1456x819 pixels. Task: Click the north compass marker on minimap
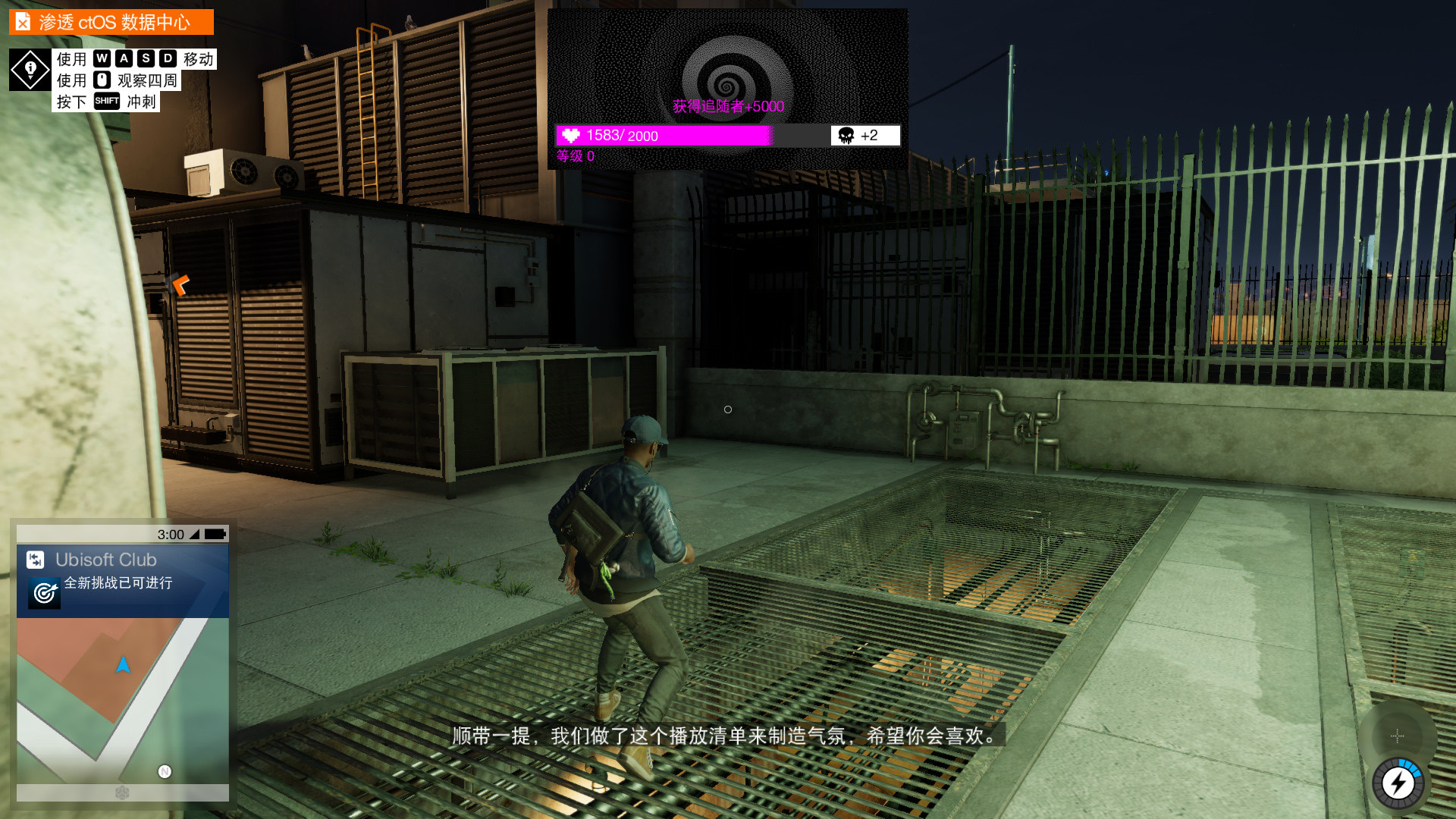(x=165, y=771)
